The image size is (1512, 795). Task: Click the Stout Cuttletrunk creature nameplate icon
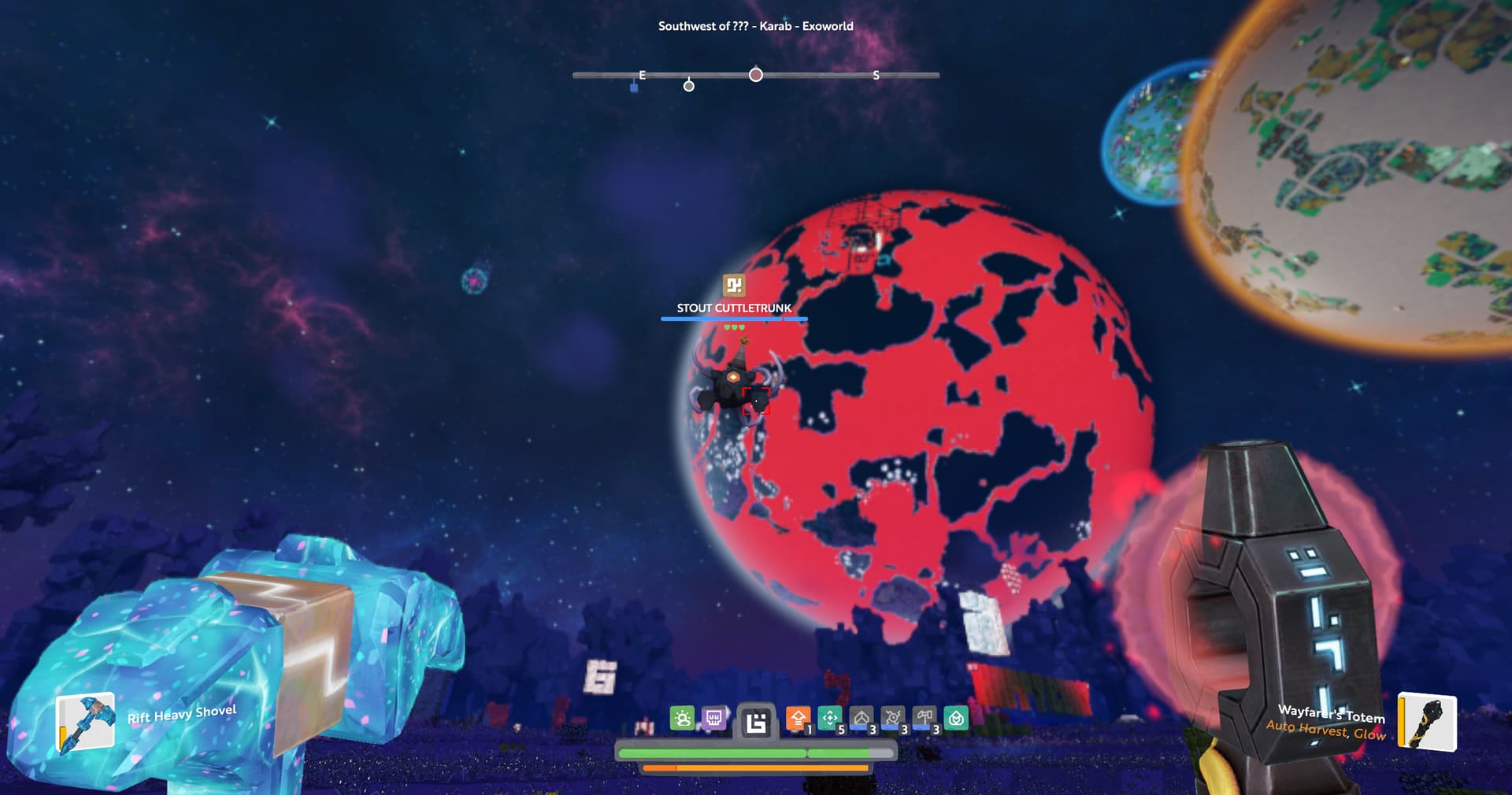pyautogui.click(x=734, y=285)
